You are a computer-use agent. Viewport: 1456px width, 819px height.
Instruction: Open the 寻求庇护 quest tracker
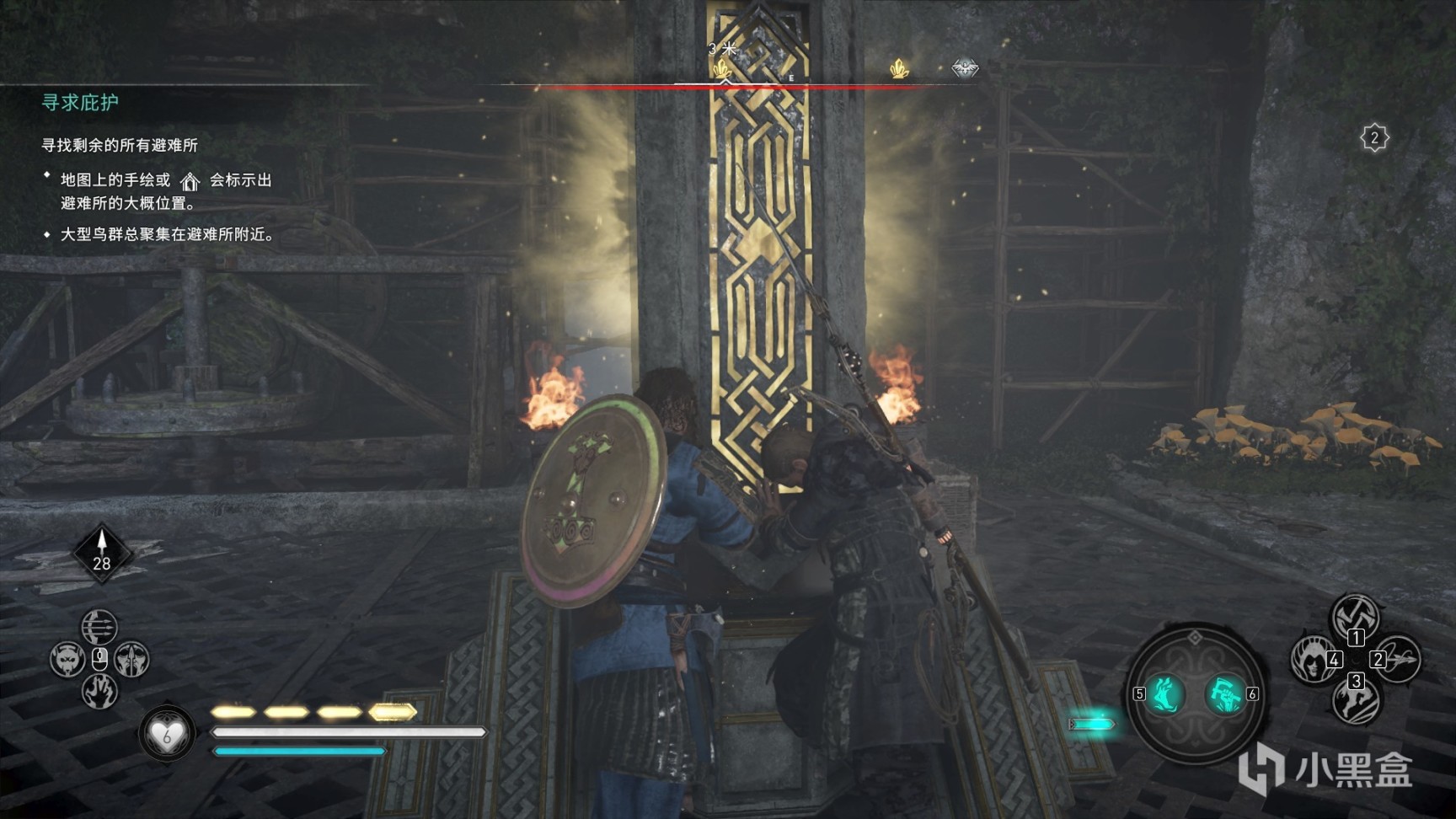pyautogui.click(x=80, y=102)
